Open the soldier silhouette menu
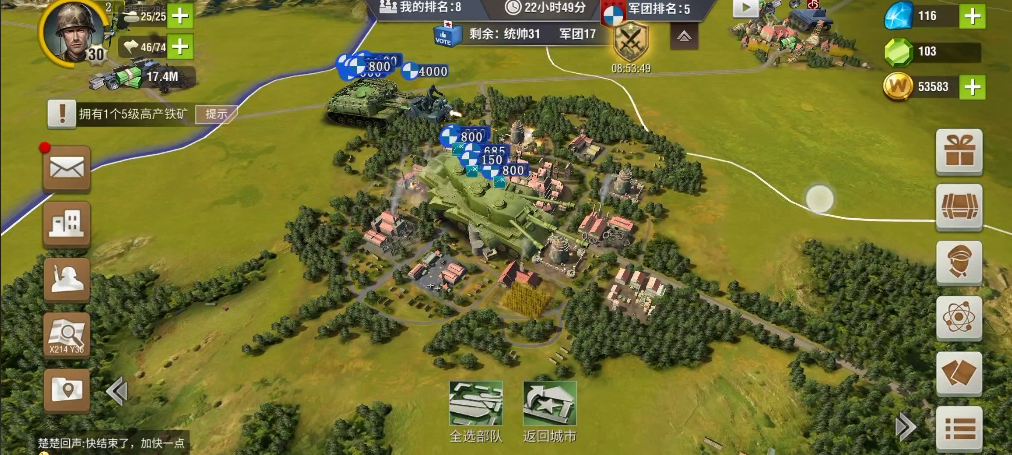Viewport: 1012px width, 455px height. [67, 280]
